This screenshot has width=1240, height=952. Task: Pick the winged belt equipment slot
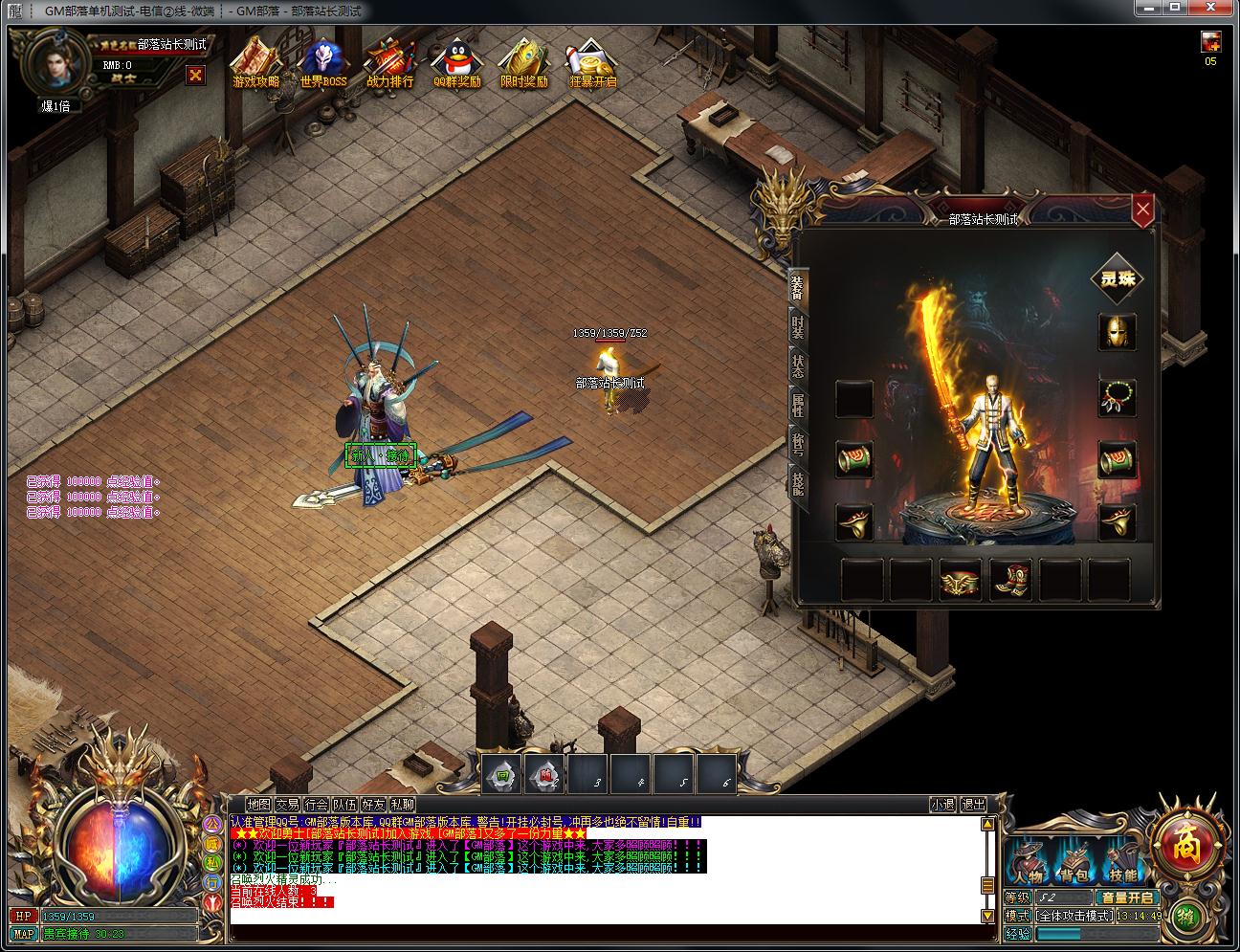point(962,579)
